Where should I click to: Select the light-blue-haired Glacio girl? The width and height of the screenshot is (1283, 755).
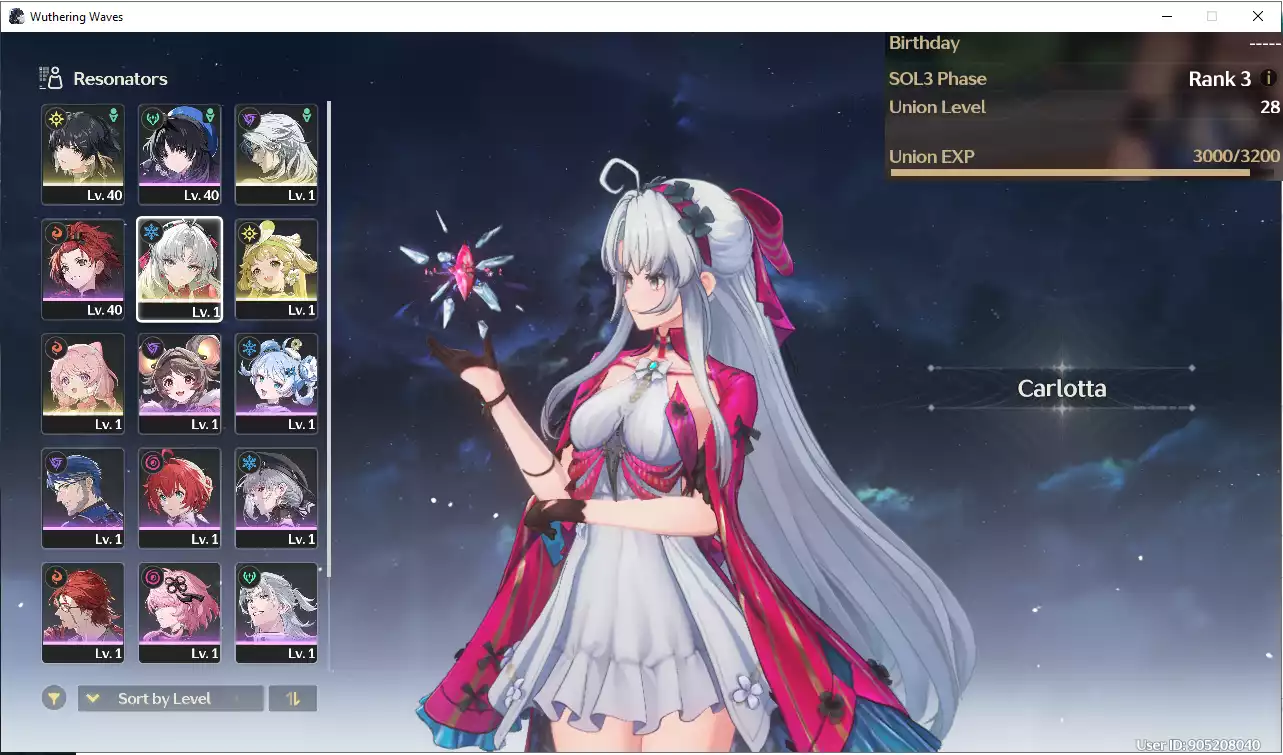click(276, 384)
